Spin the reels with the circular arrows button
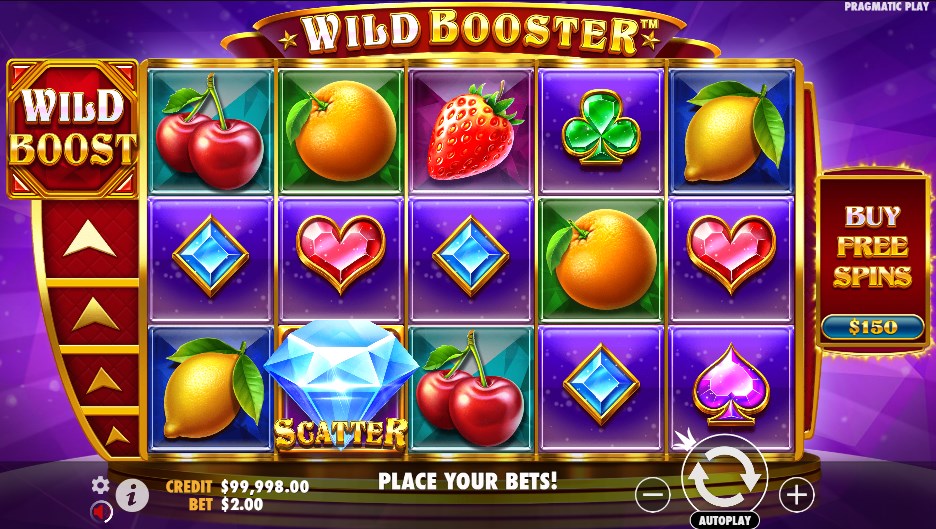 [x=724, y=479]
